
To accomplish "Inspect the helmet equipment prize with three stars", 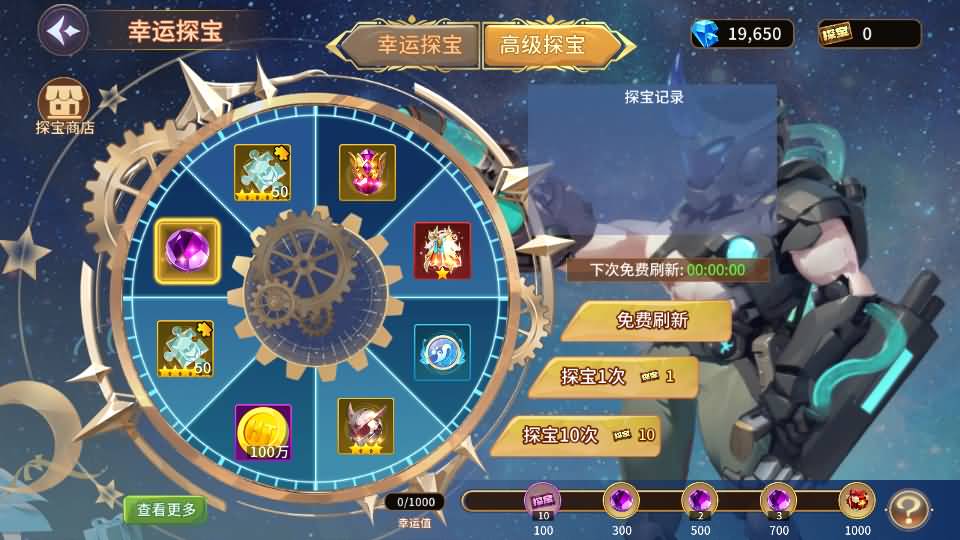I will (x=365, y=426).
